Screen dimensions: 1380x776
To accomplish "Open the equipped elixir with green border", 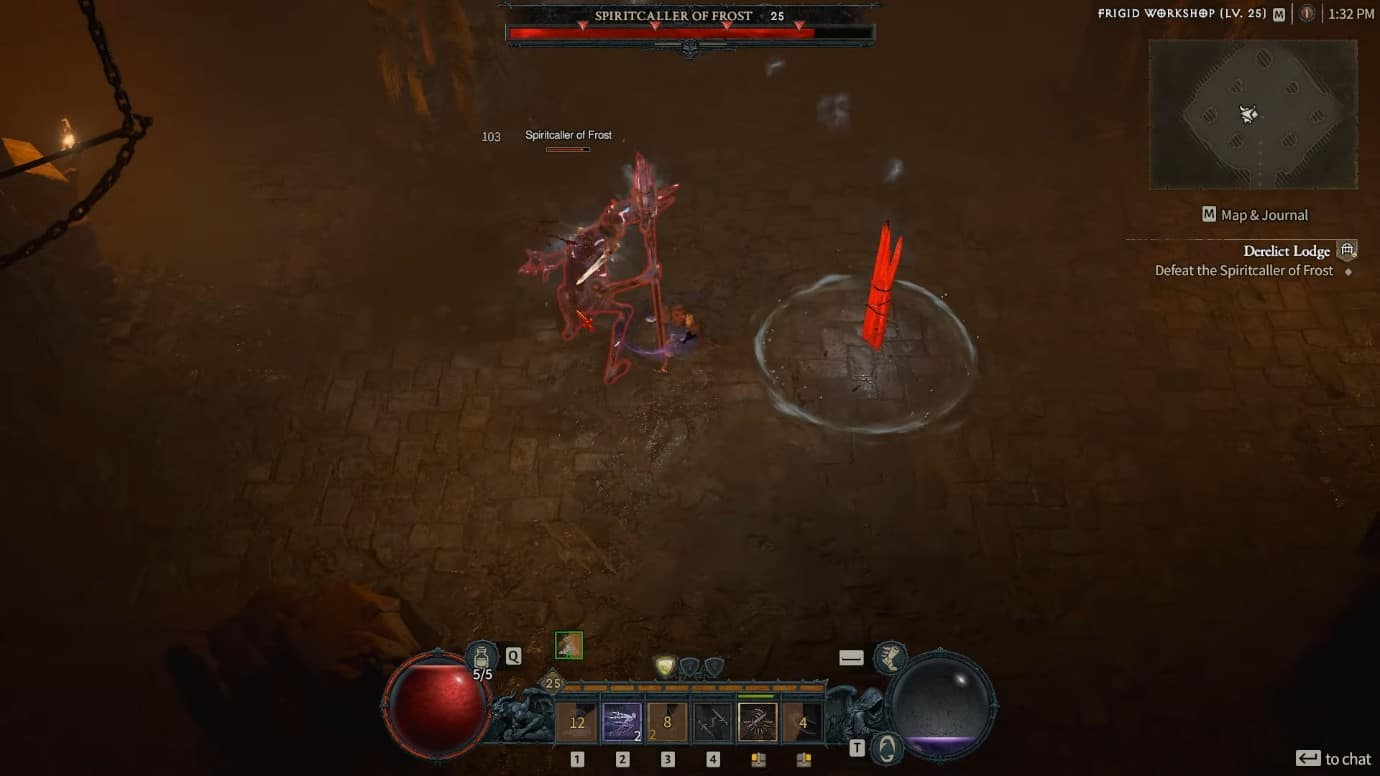I will [567, 645].
